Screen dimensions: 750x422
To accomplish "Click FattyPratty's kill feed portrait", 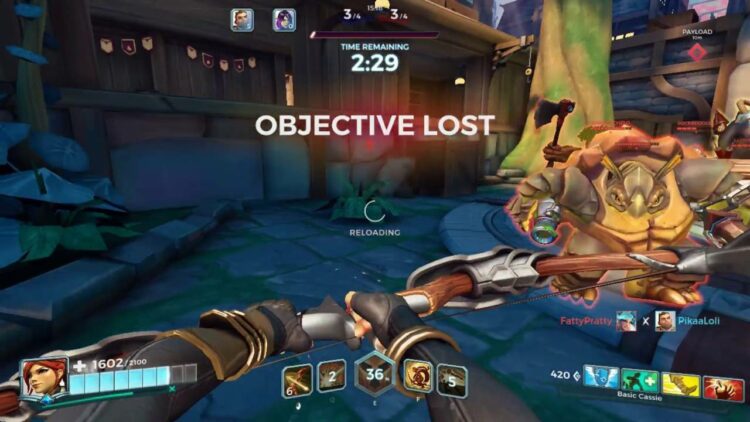I will (626, 320).
